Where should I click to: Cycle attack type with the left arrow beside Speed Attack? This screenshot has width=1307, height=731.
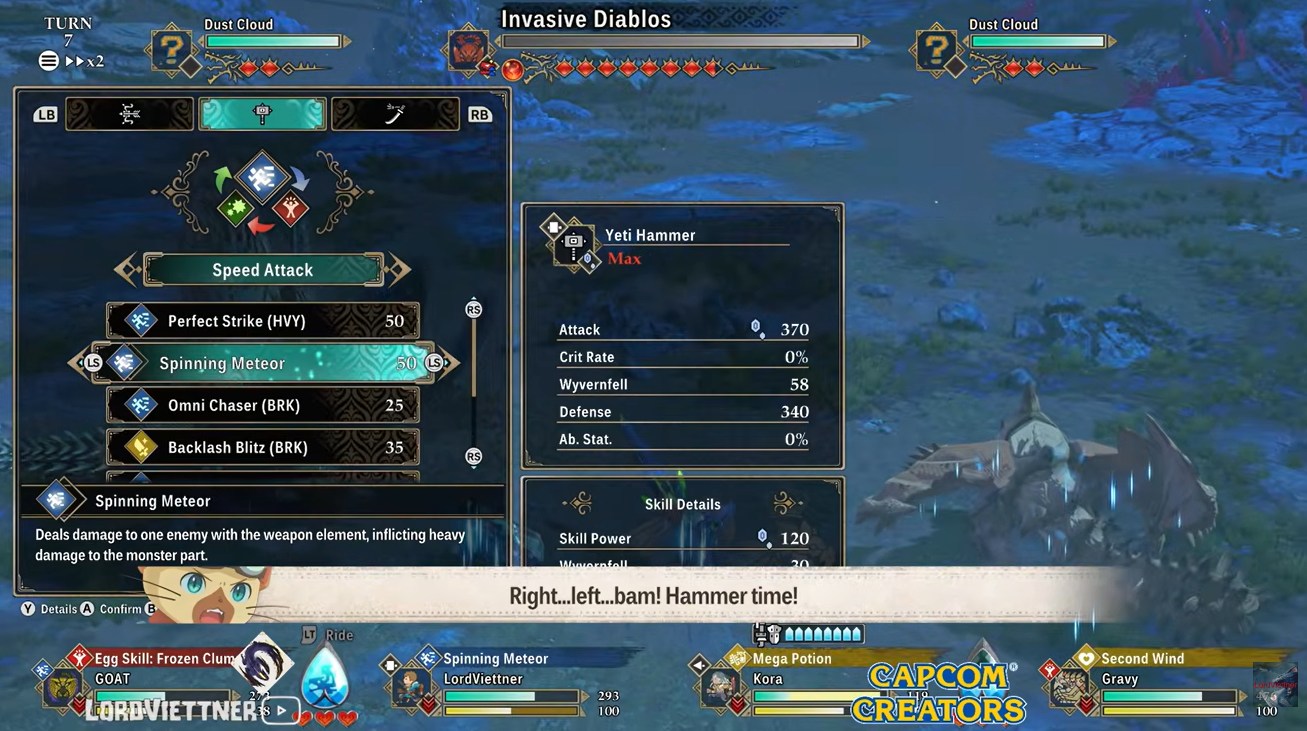click(126, 269)
